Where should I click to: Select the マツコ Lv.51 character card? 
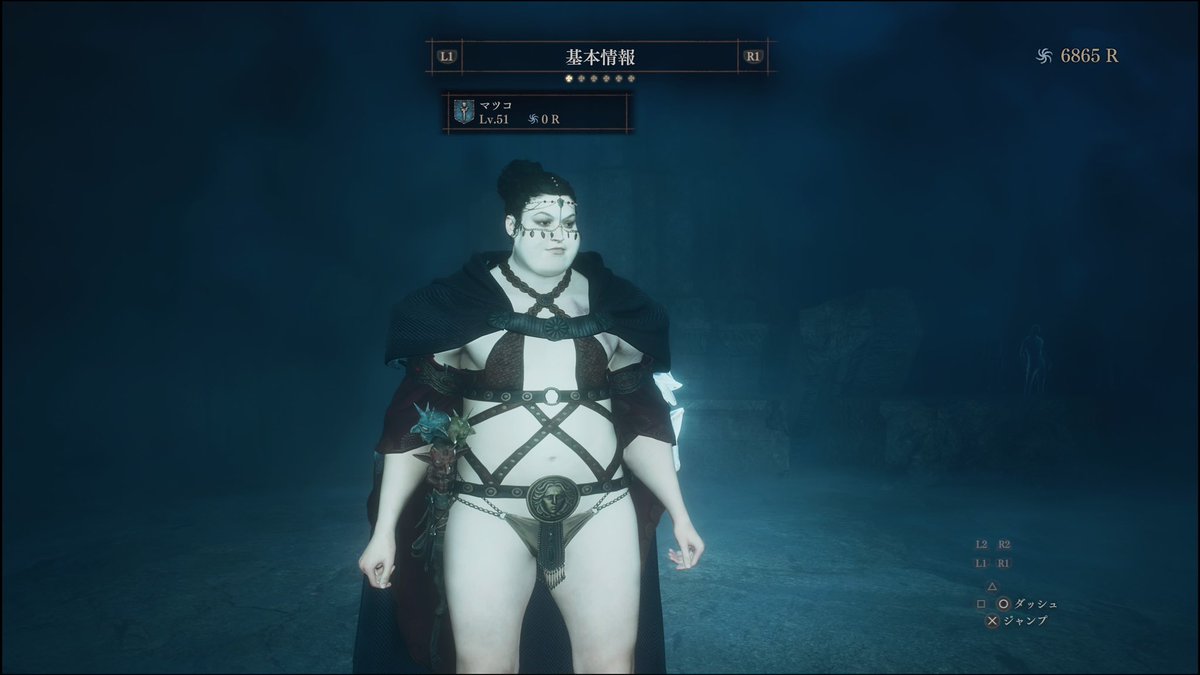tap(536, 112)
